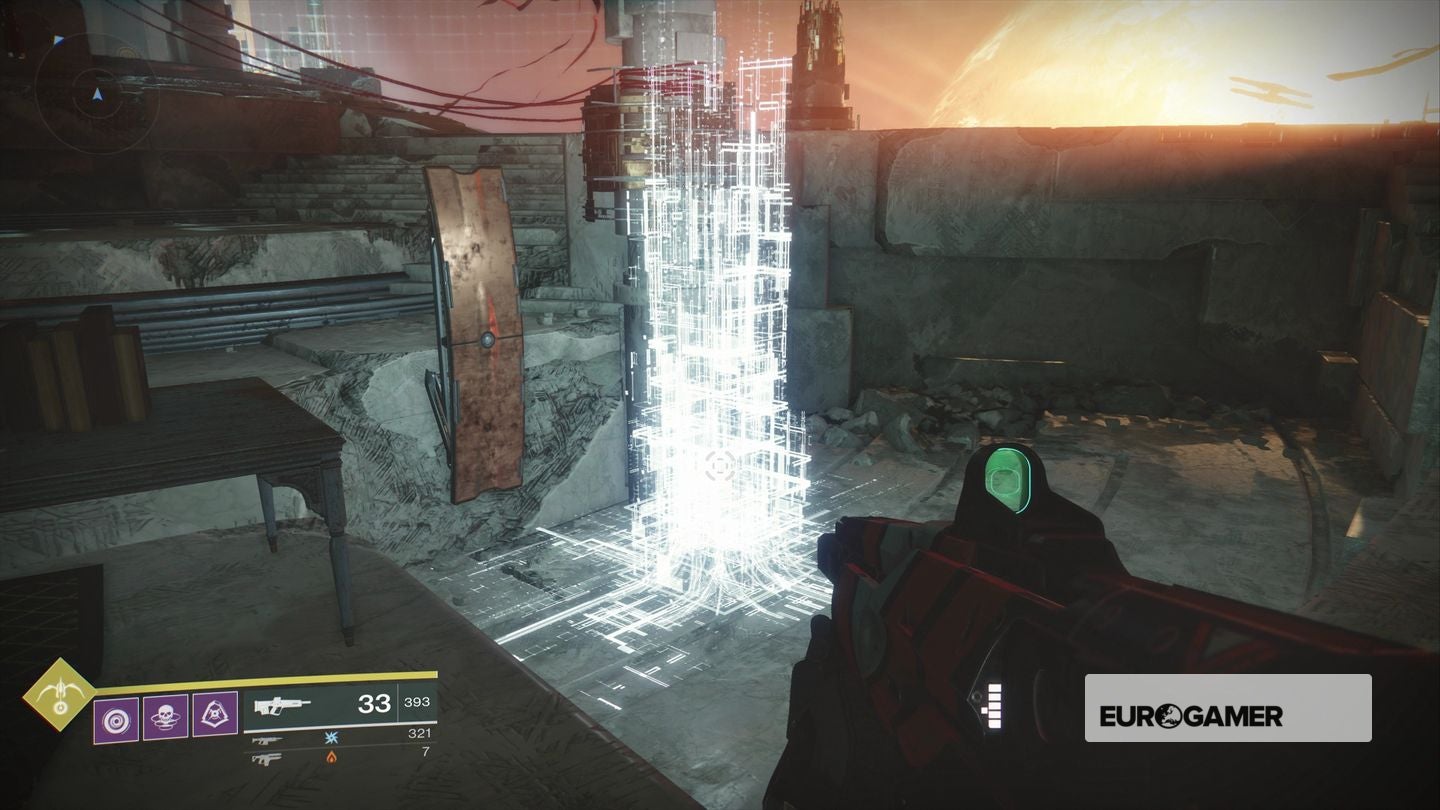Click the player arrow on the radar

(97, 95)
